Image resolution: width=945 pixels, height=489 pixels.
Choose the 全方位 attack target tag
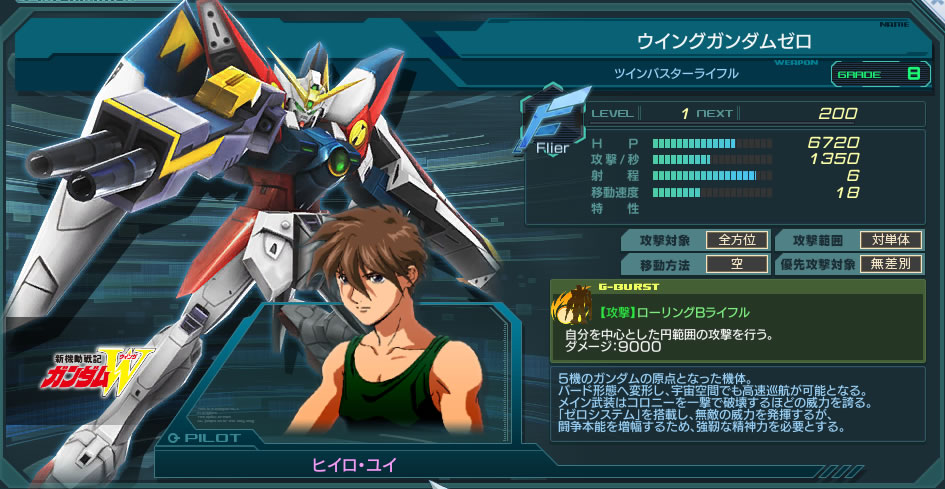click(737, 240)
